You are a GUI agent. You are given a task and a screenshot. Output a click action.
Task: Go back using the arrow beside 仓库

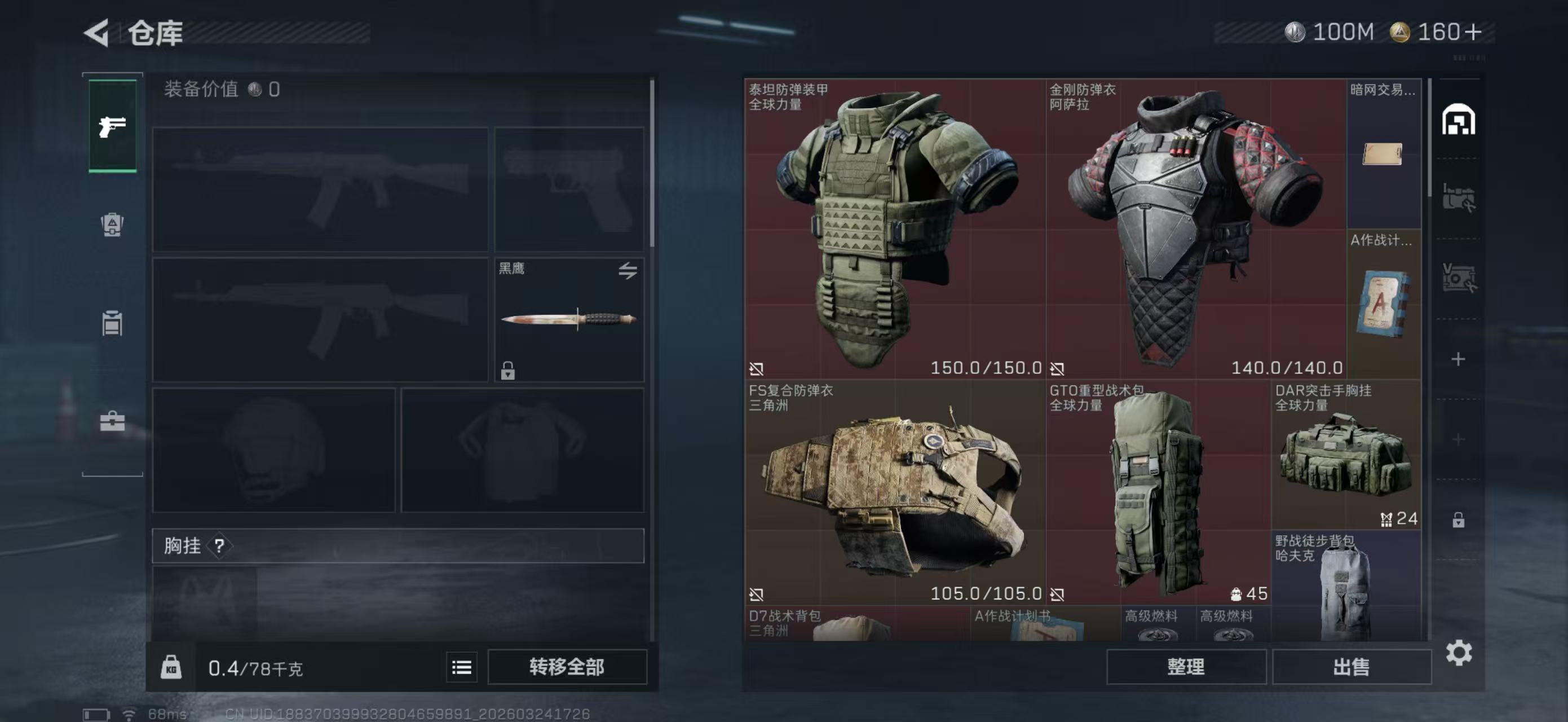(98, 32)
